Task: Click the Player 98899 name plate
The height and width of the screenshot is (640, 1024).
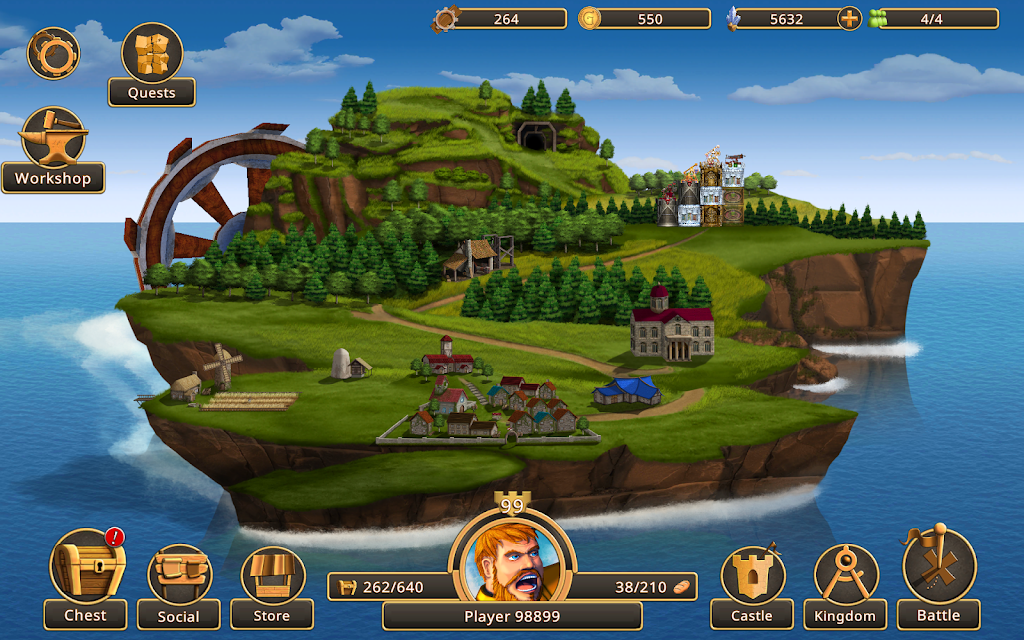Action: [512, 616]
